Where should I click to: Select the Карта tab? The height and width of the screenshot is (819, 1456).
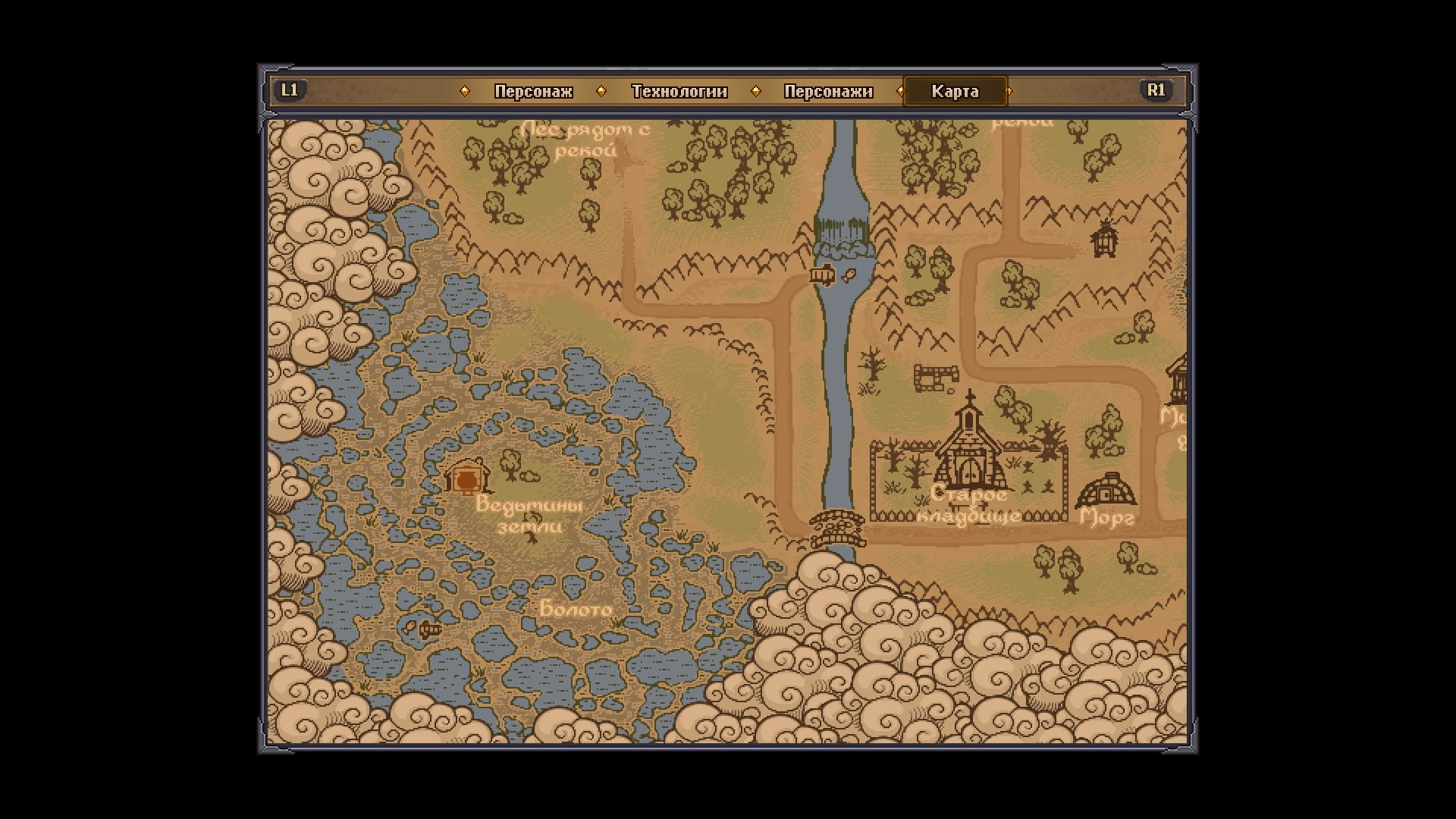955,92
